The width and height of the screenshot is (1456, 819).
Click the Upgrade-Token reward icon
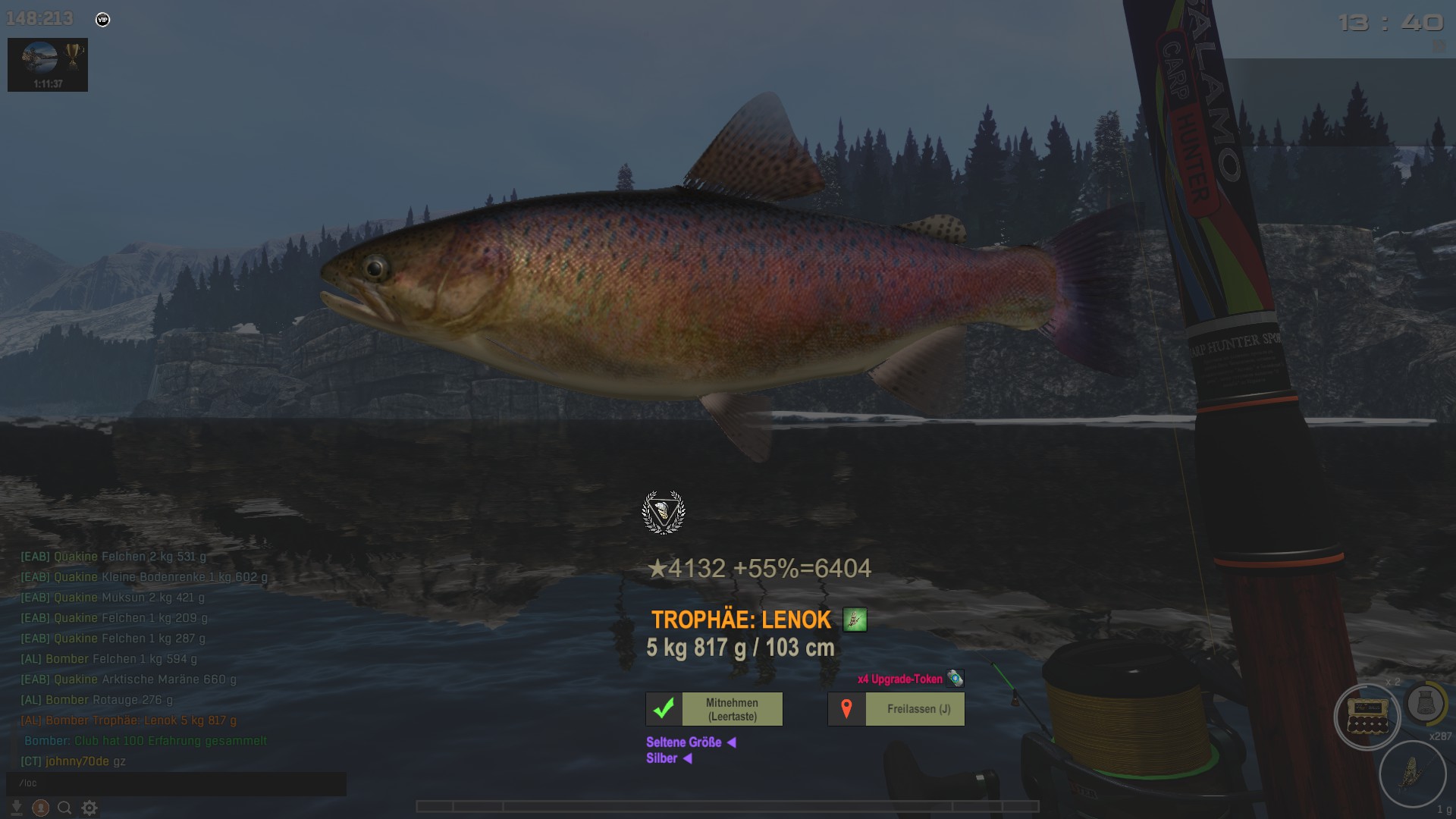tap(955, 679)
